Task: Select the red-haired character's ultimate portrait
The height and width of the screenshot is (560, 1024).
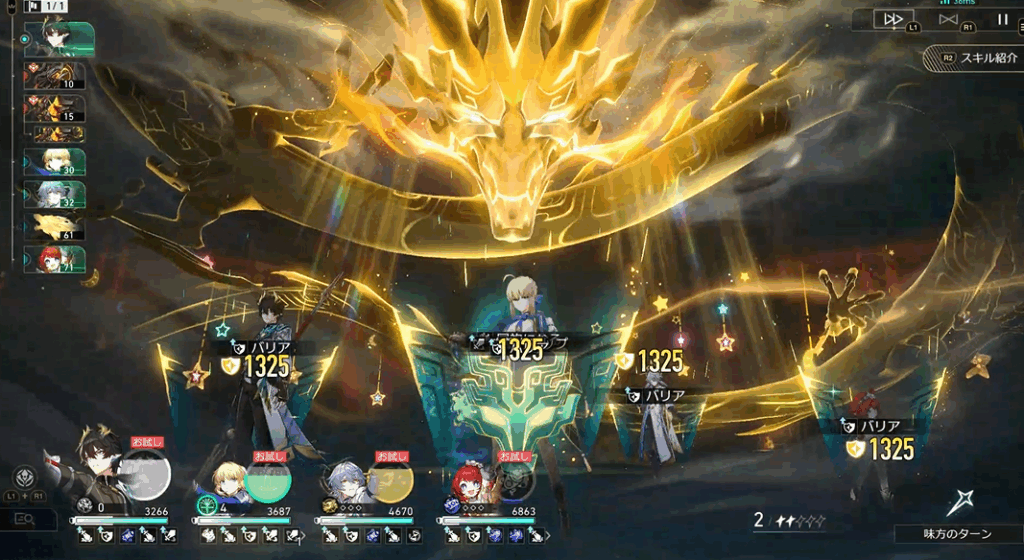Action: click(x=513, y=482)
